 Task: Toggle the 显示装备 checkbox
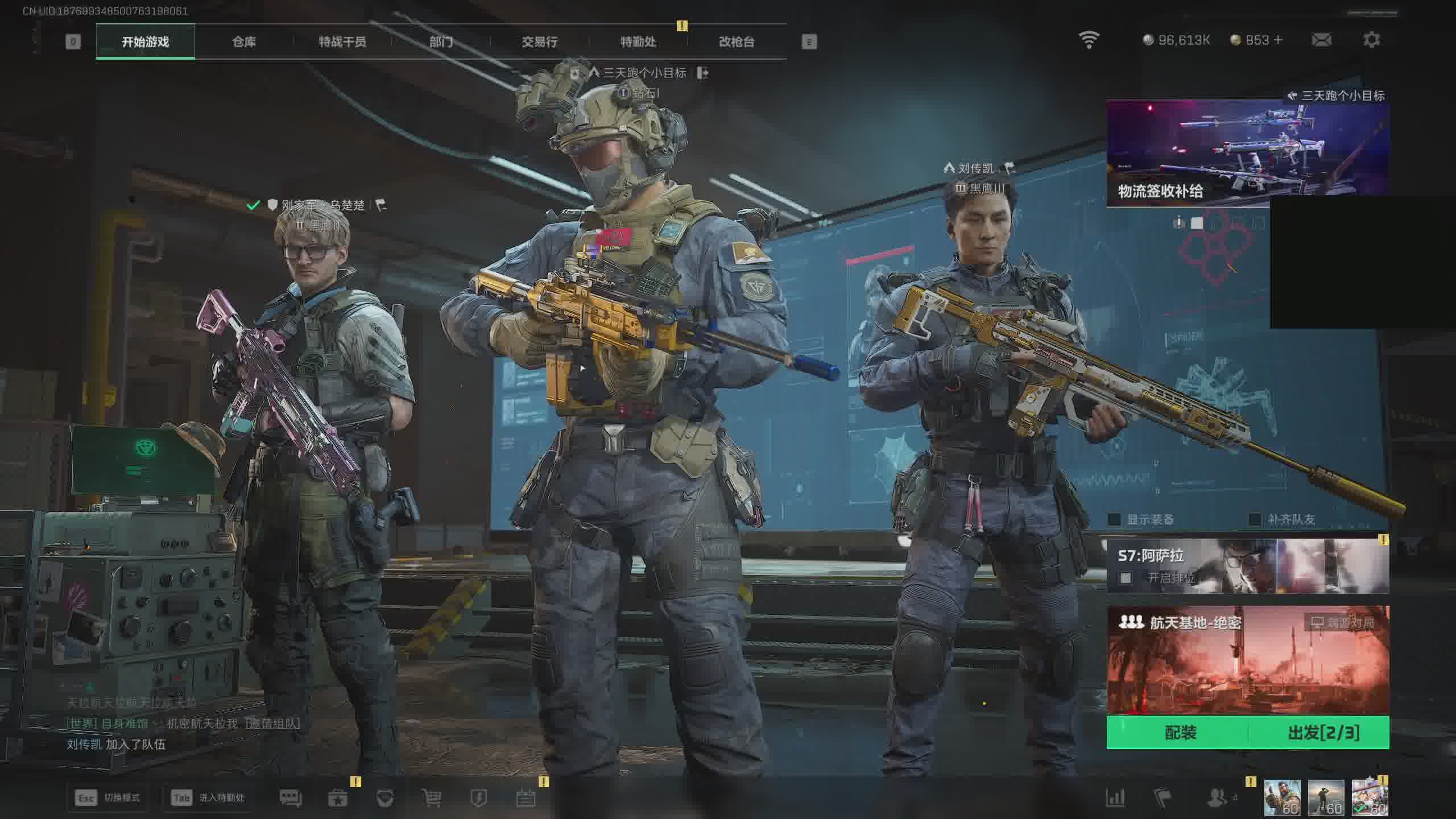(x=1114, y=519)
